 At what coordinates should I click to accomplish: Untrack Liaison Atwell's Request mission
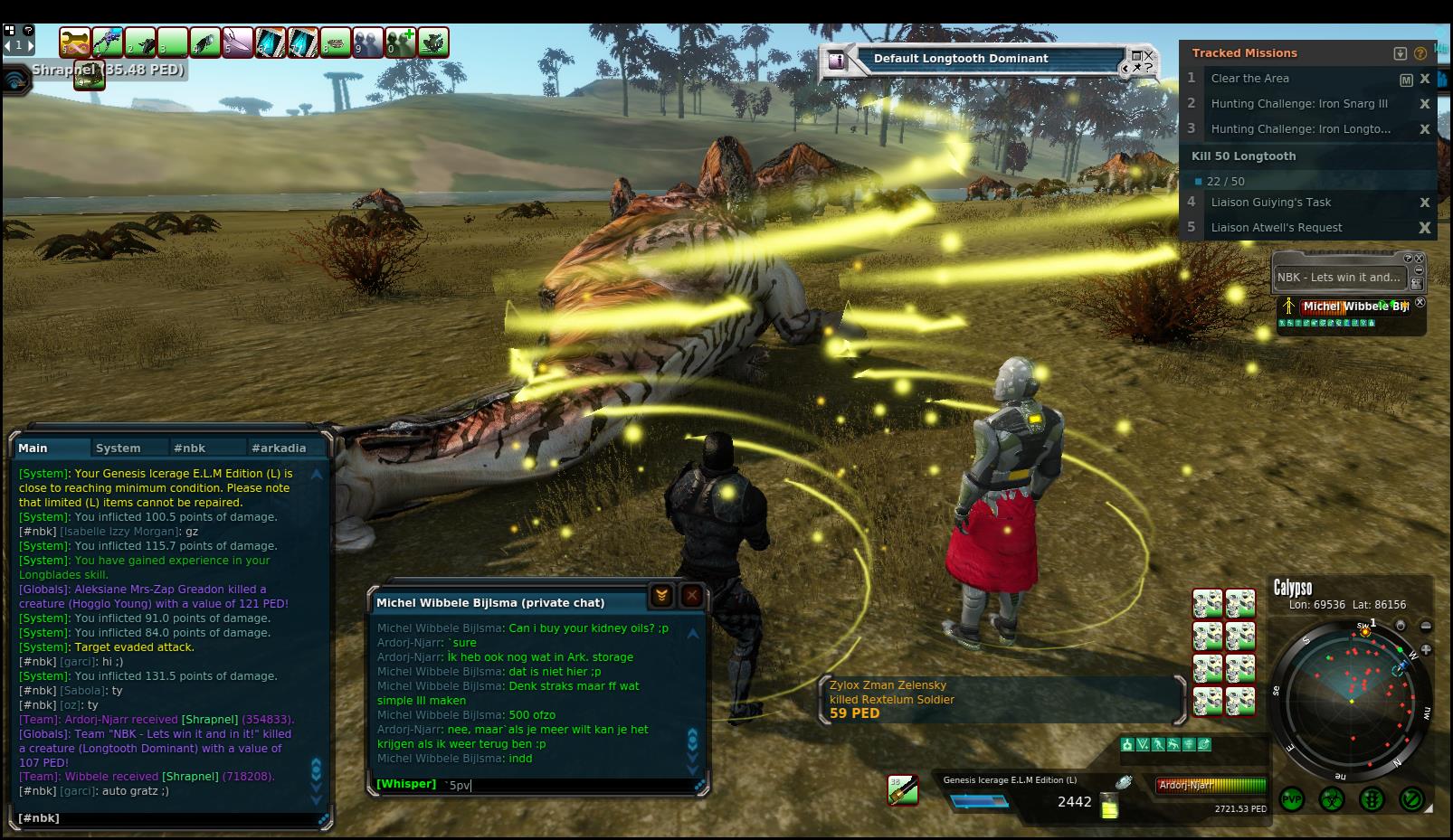coord(1425,228)
